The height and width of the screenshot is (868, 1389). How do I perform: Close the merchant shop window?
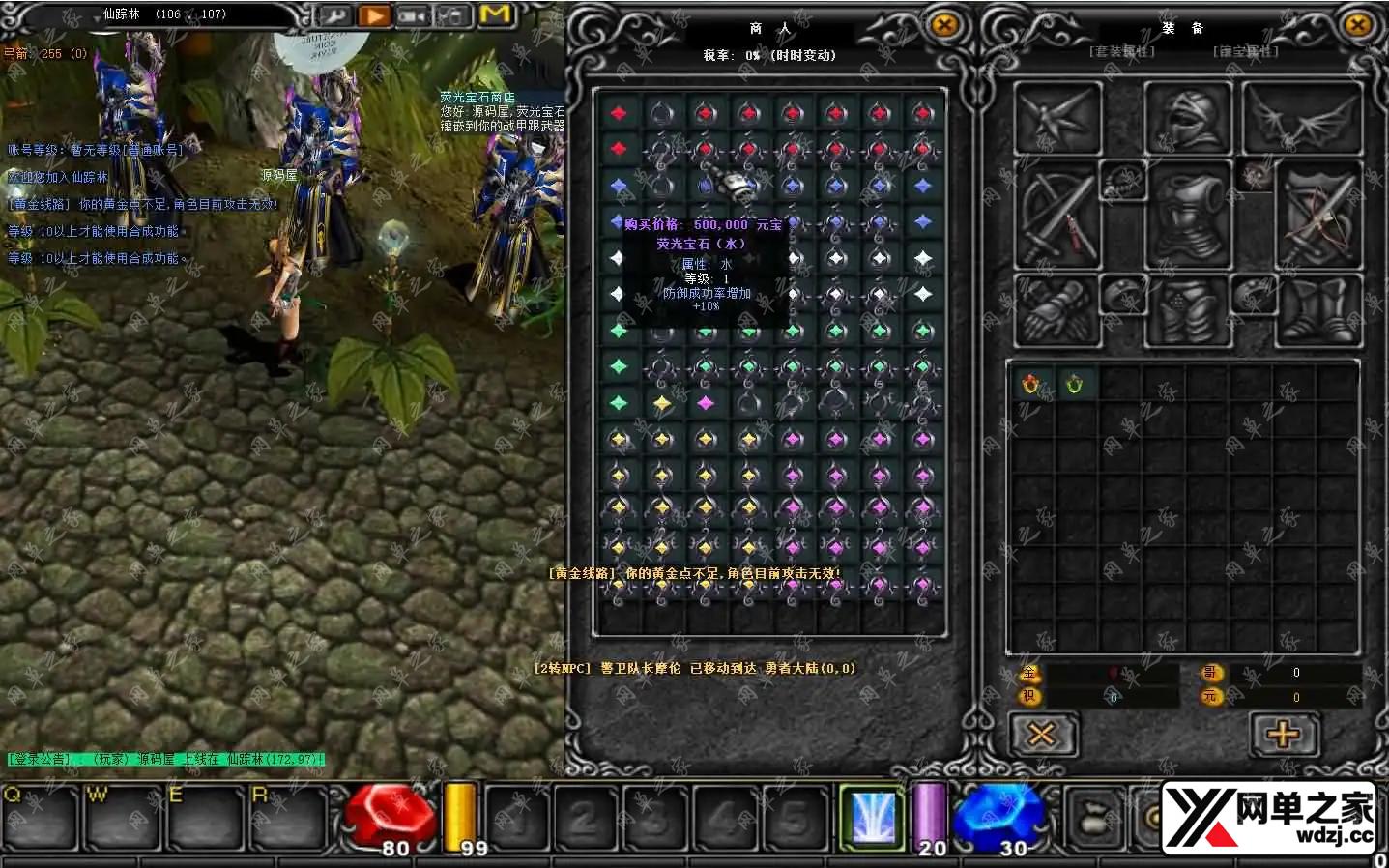[944, 26]
